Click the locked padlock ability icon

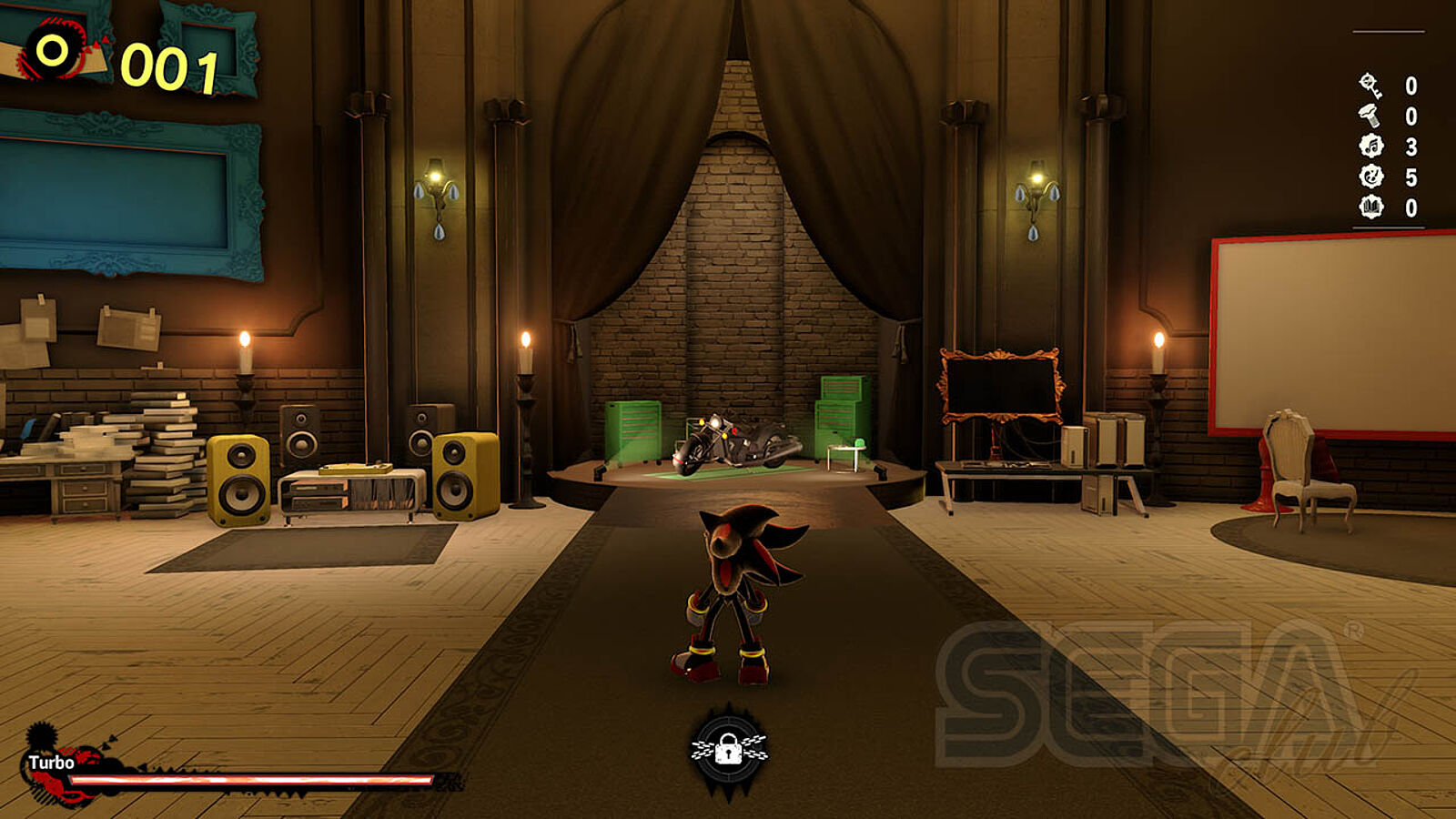click(728, 749)
